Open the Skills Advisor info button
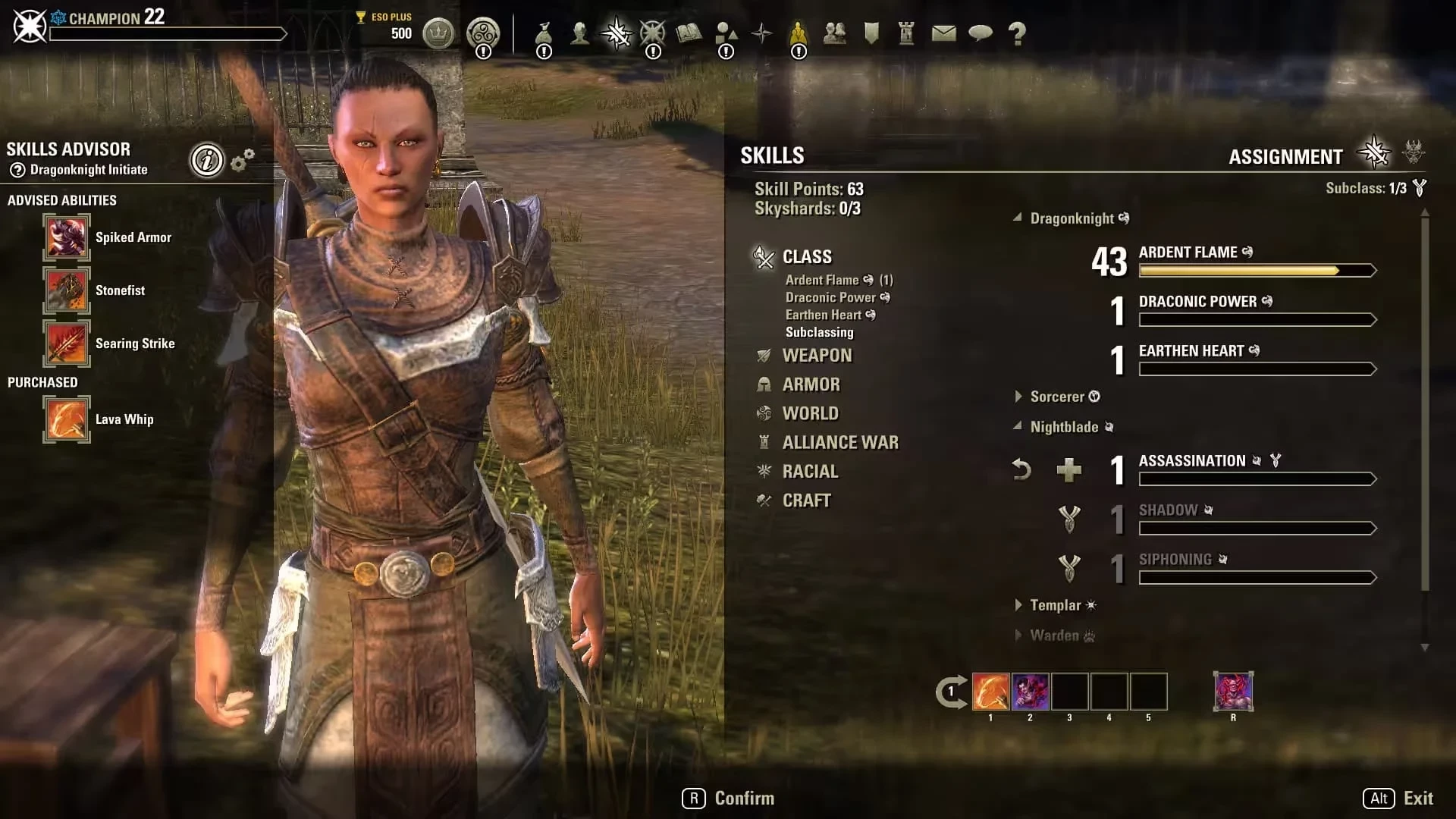Screen dimensions: 1456x819 207,160
